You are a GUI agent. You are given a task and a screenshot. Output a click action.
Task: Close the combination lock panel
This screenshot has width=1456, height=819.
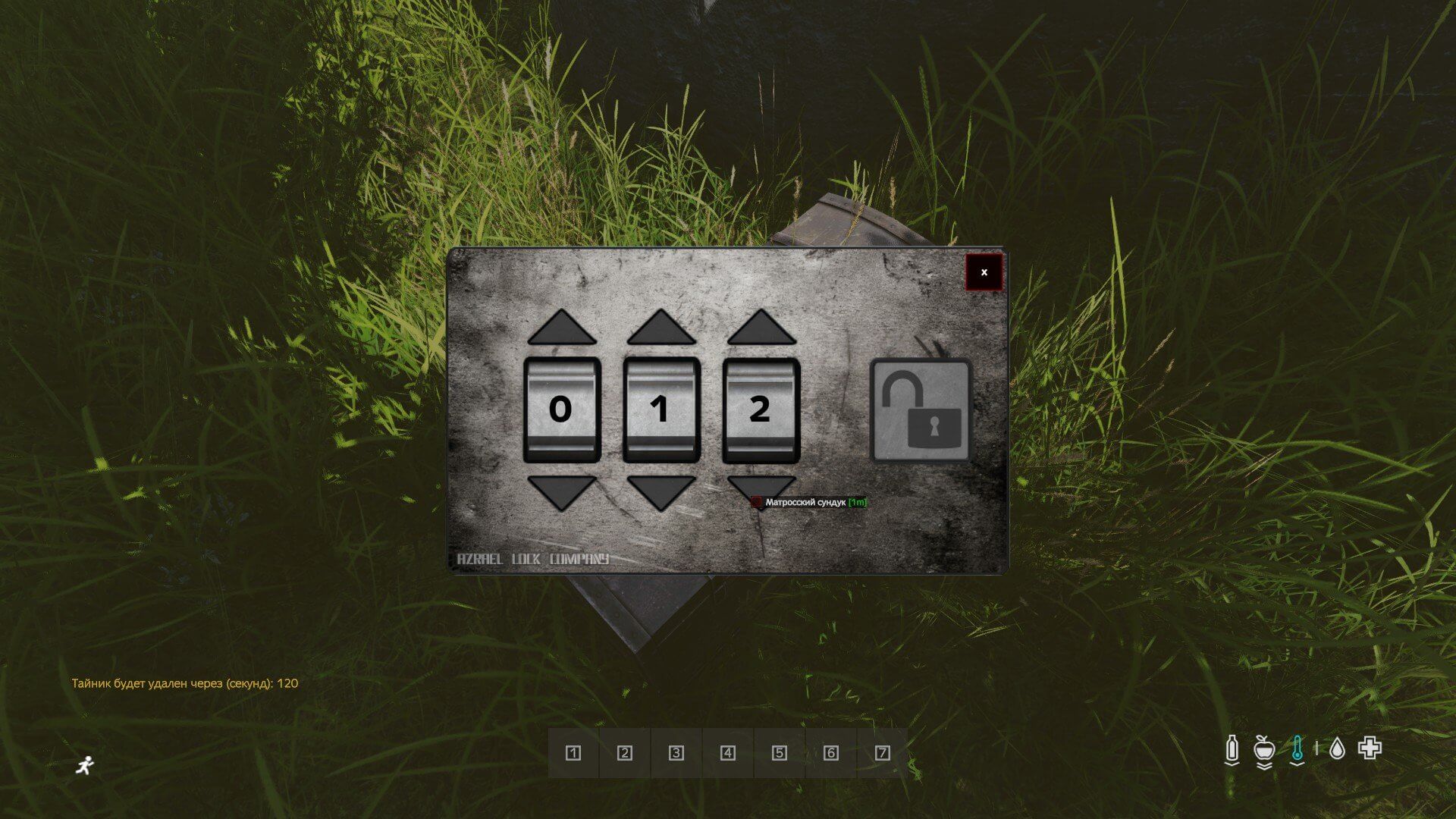(984, 272)
